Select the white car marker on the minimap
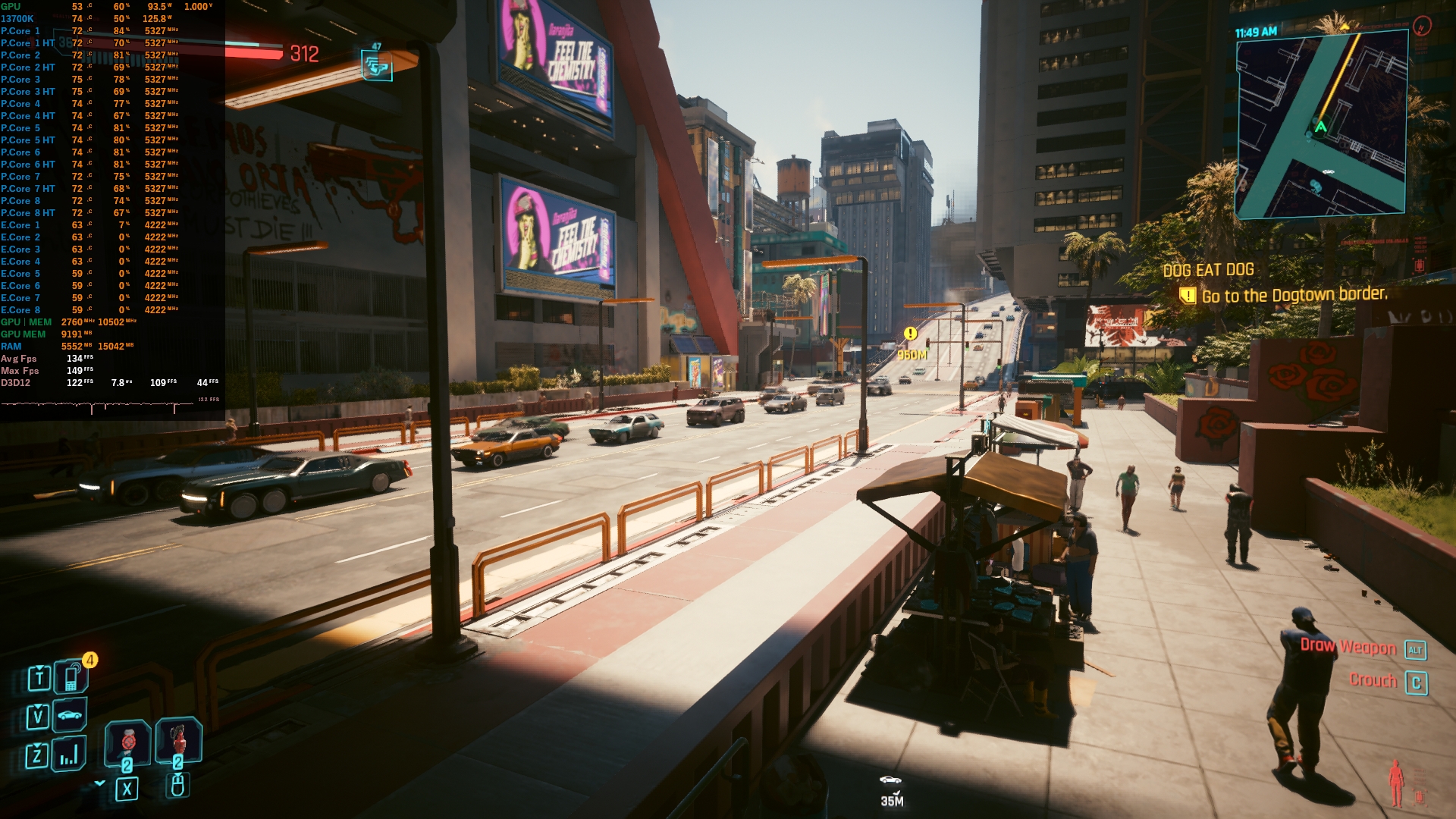 tap(1328, 171)
